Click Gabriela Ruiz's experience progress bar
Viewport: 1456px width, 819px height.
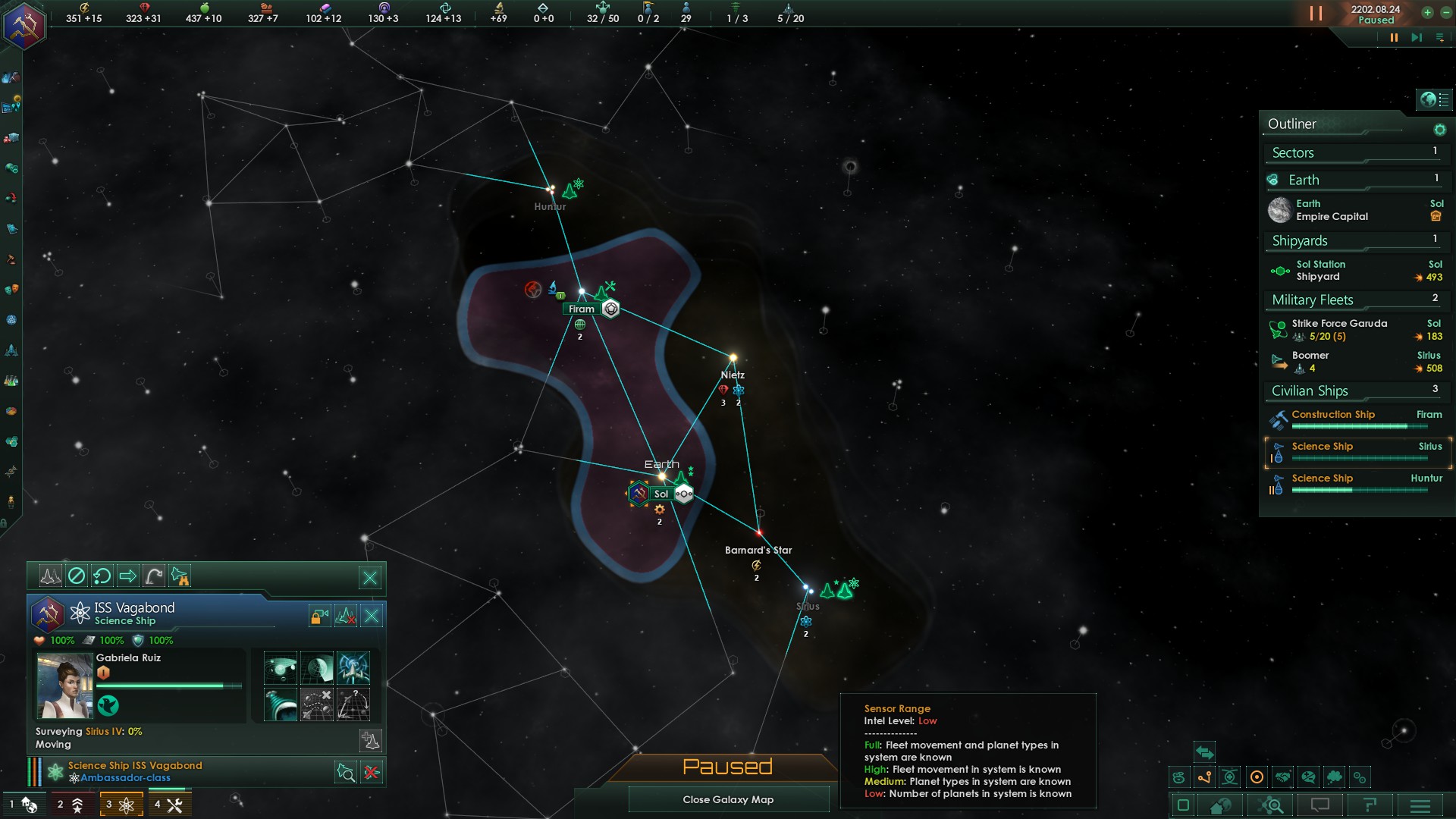(x=168, y=686)
